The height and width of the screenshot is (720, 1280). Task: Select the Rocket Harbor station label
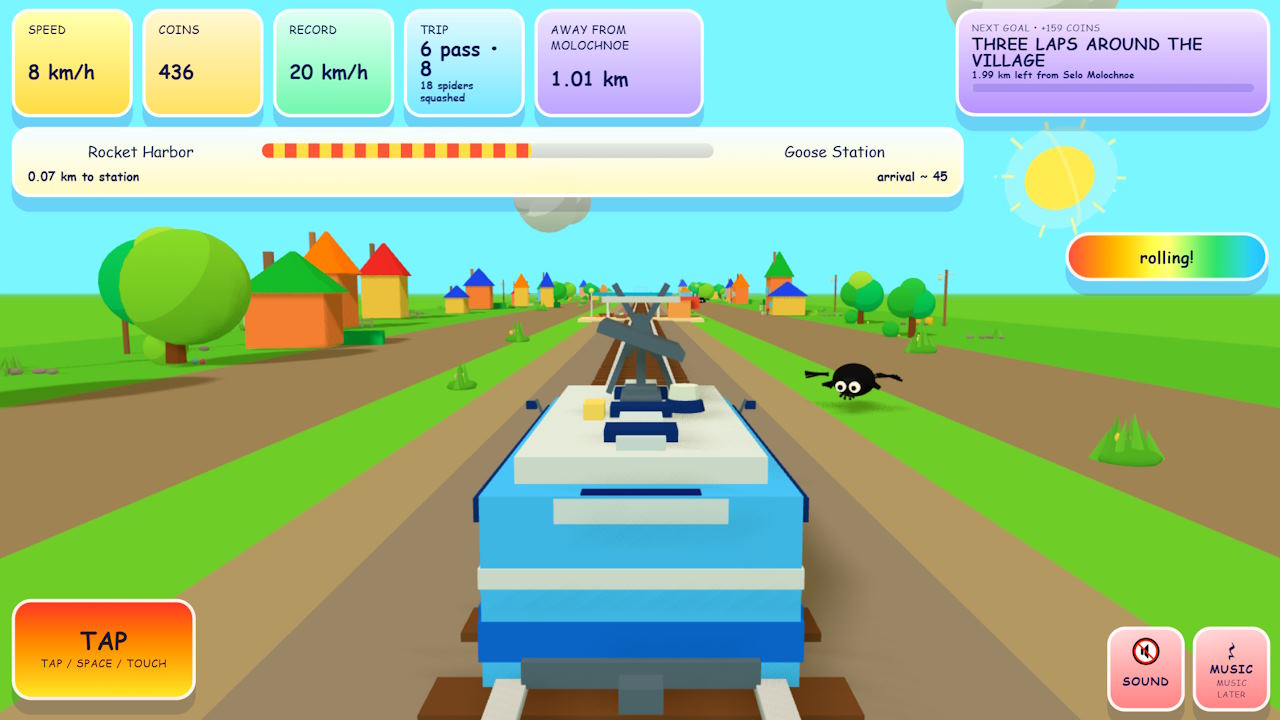(143, 152)
